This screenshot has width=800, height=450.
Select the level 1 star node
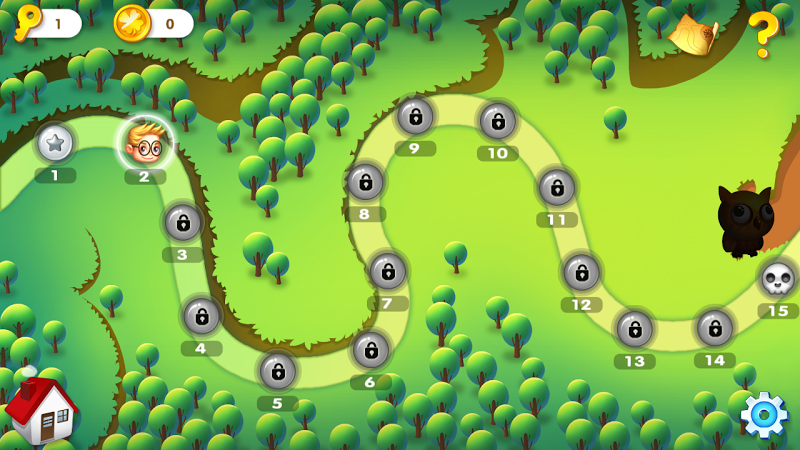(x=55, y=143)
